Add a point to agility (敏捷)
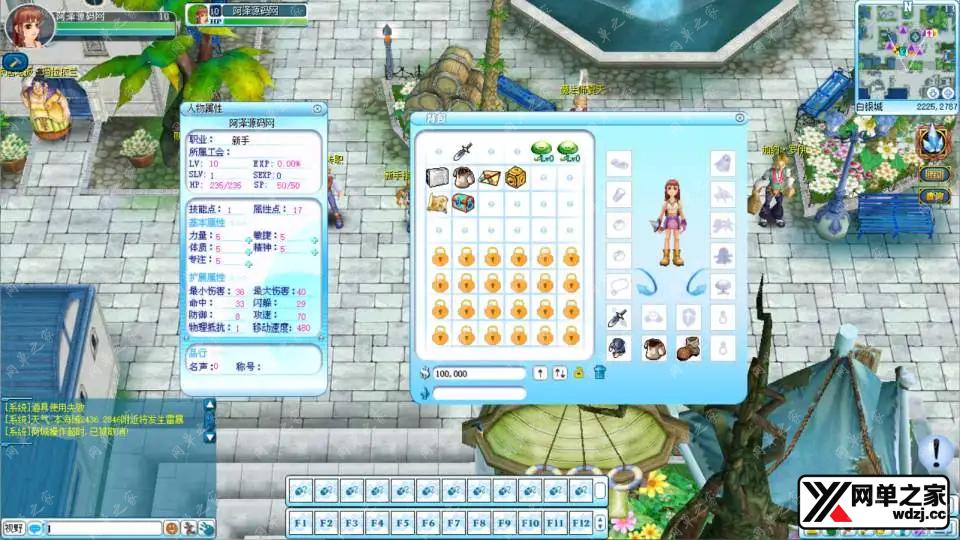960x540 pixels. click(313, 238)
